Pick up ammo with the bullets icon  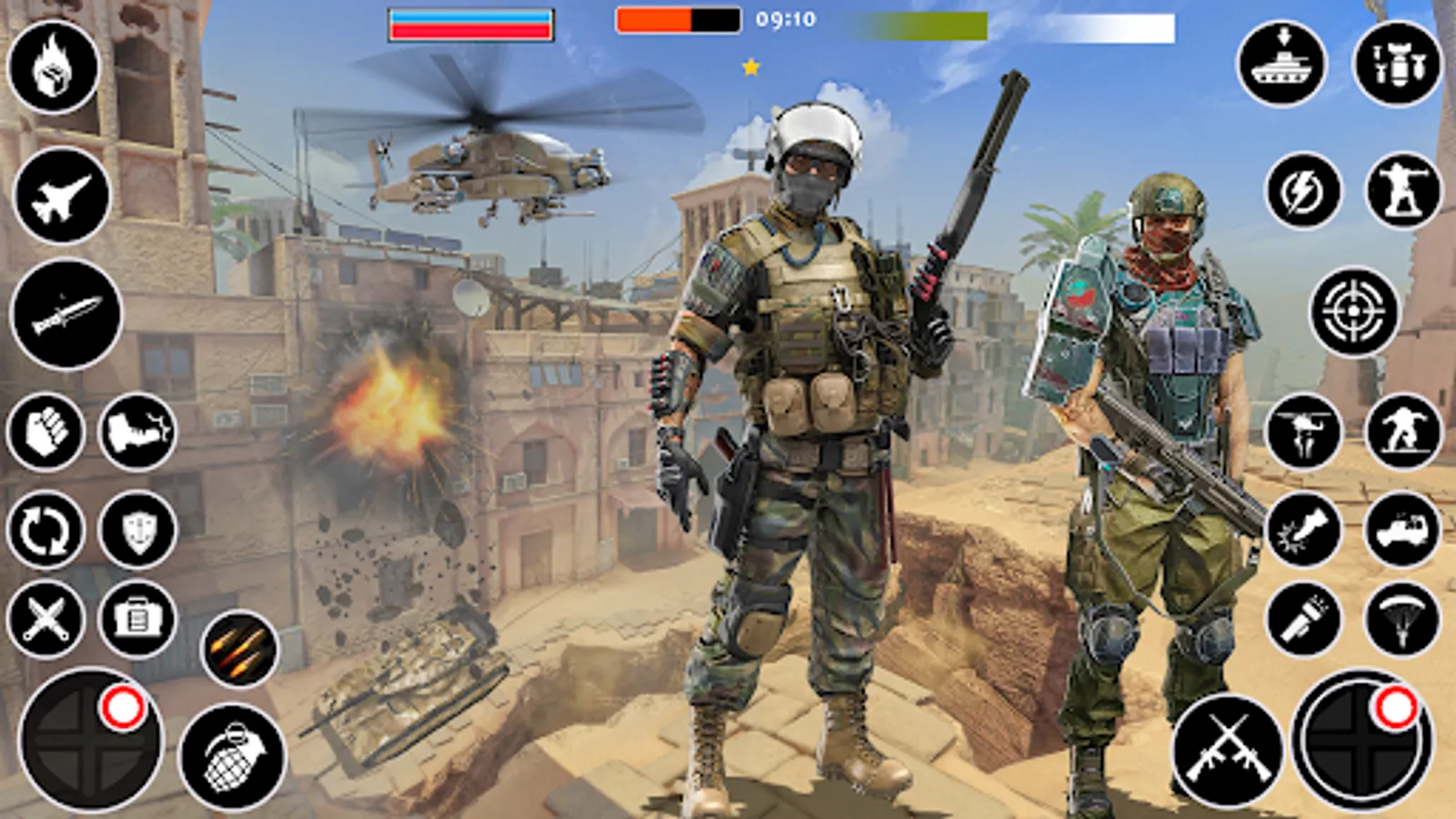(238, 646)
